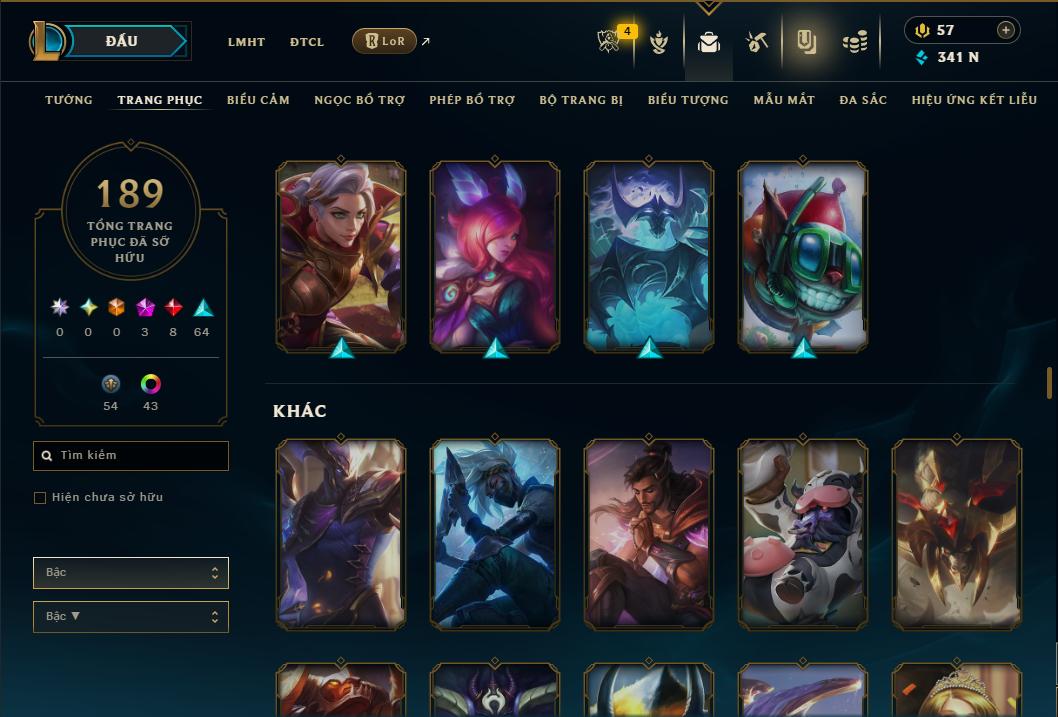The image size is (1058, 717).
Task: Select the PHÉP BỔ TRỢ tab
Action: [x=472, y=100]
